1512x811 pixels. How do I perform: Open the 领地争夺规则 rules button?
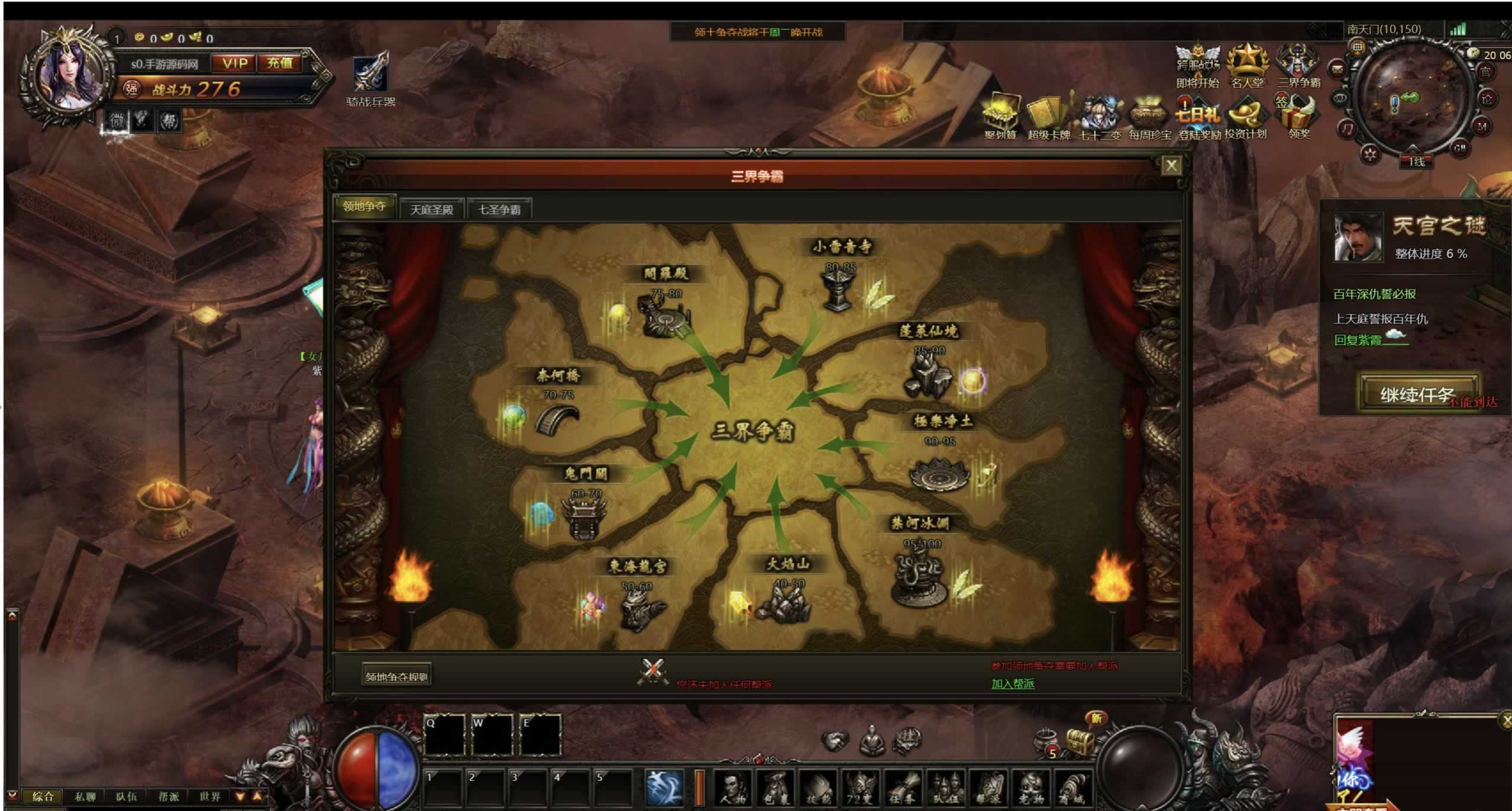(x=396, y=676)
